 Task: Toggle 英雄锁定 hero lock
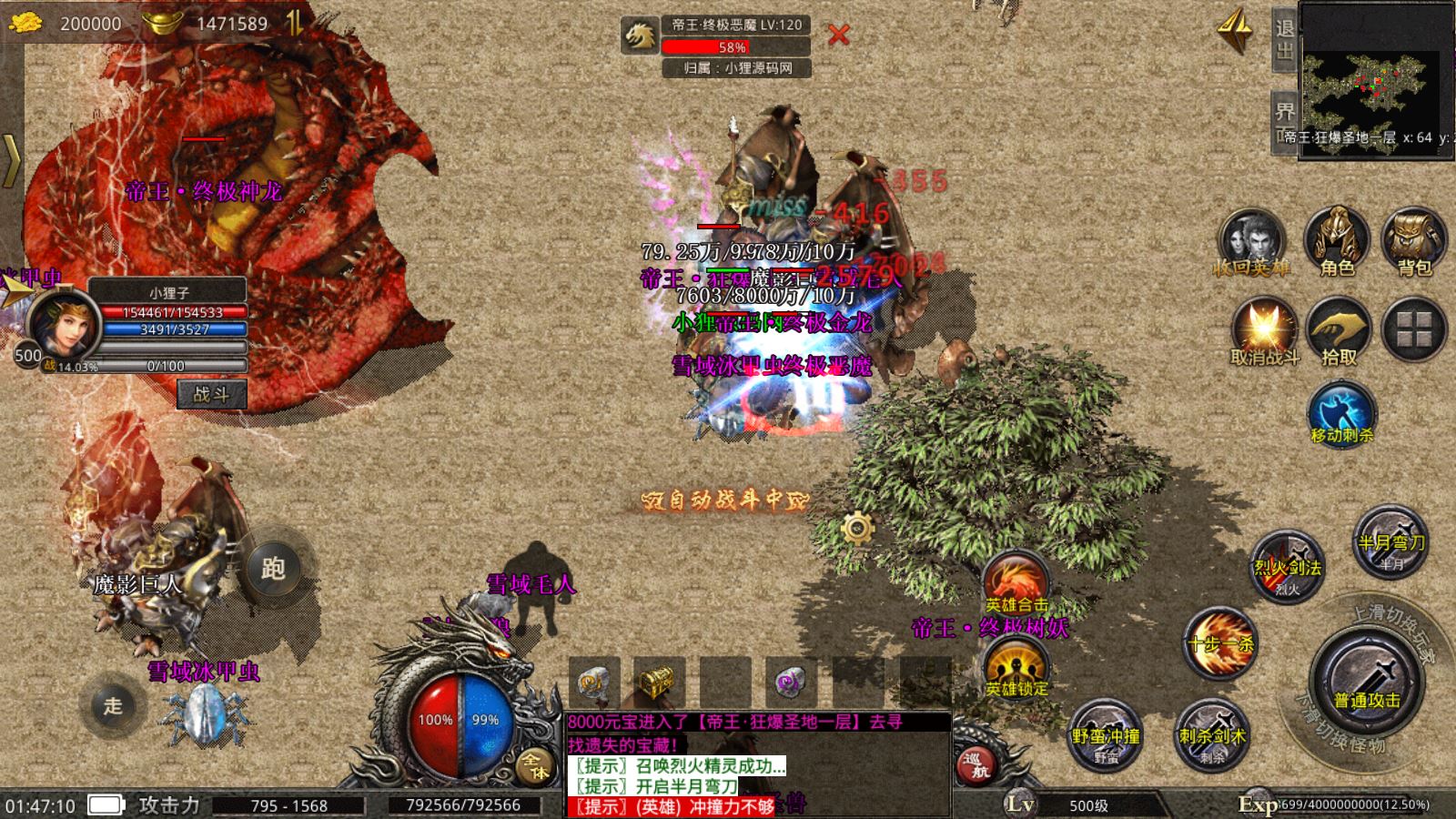[1016, 669]
